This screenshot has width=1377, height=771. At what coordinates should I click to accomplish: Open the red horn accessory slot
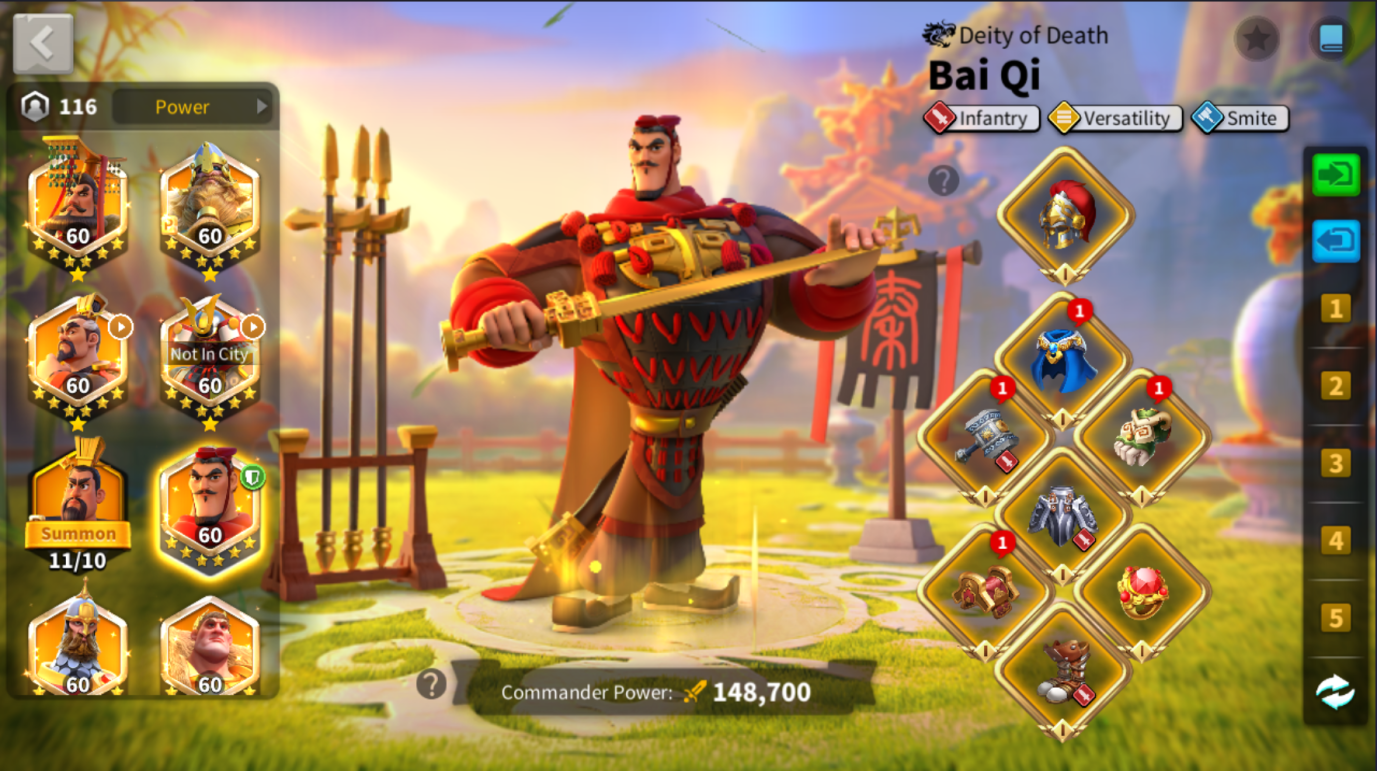(985, 592)
